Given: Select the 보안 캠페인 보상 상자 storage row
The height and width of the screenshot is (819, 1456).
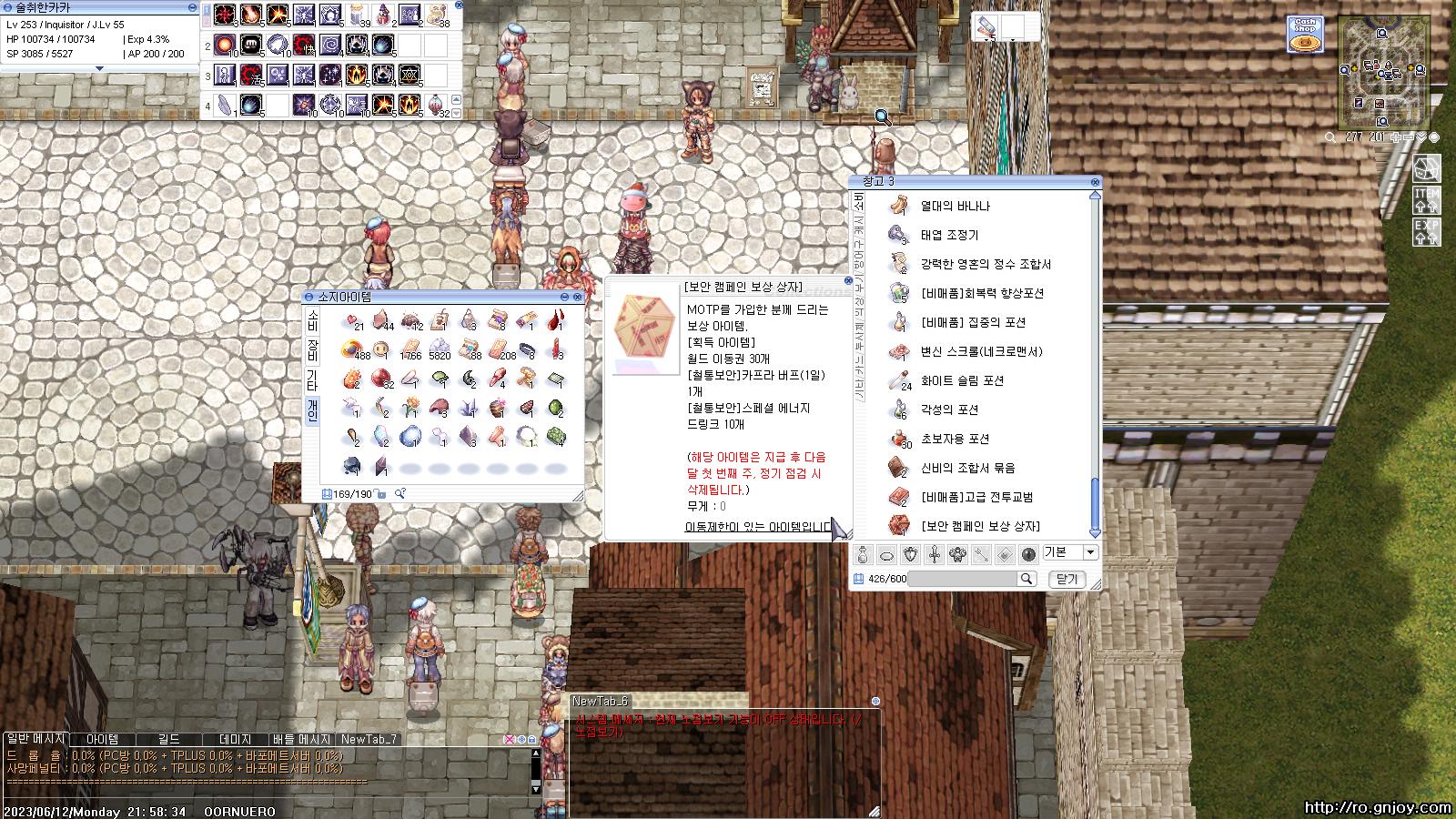Looking at the screenshot, I should point(980,526).
